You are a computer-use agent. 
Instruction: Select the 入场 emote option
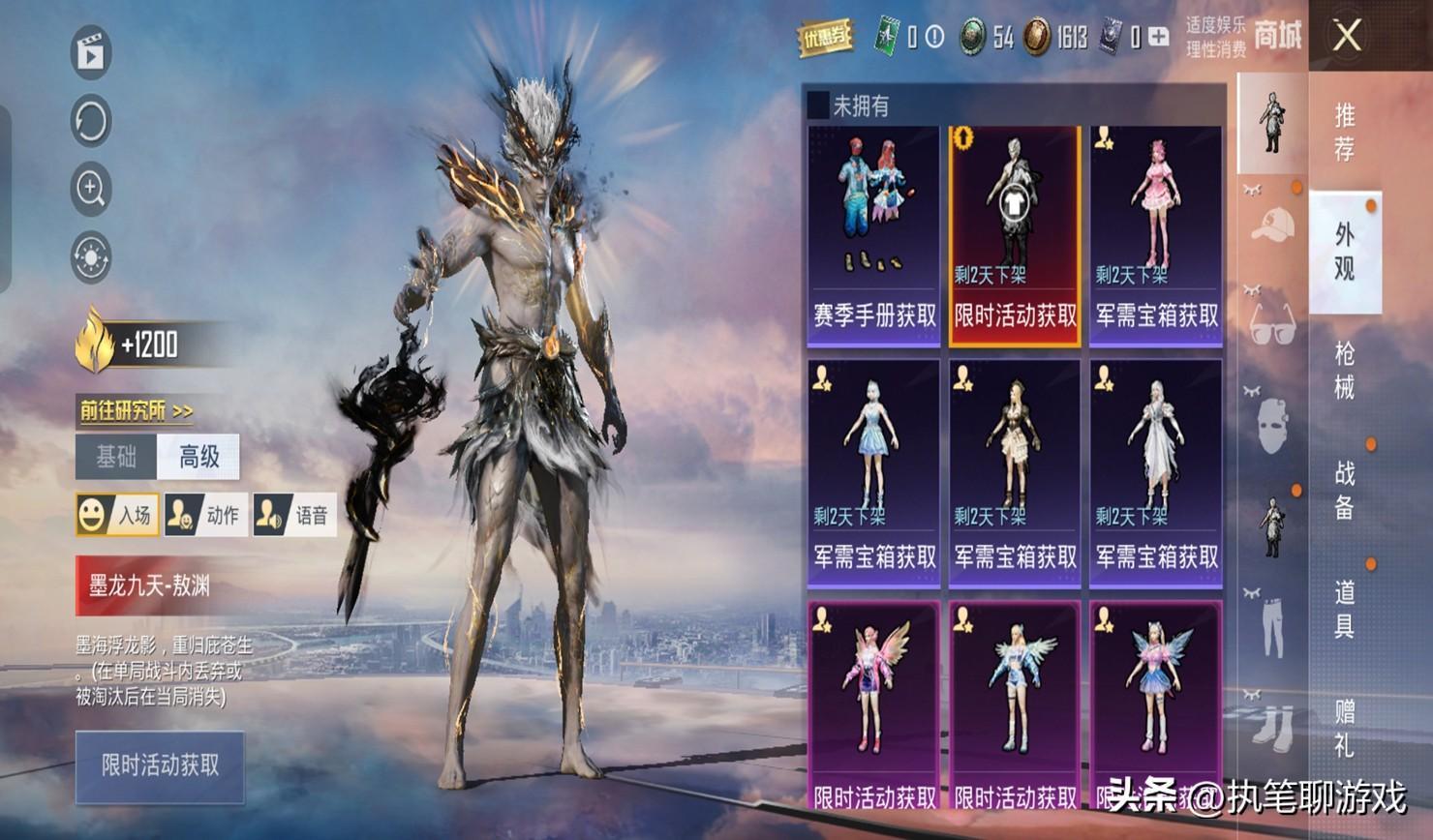[x=117, y=515]
